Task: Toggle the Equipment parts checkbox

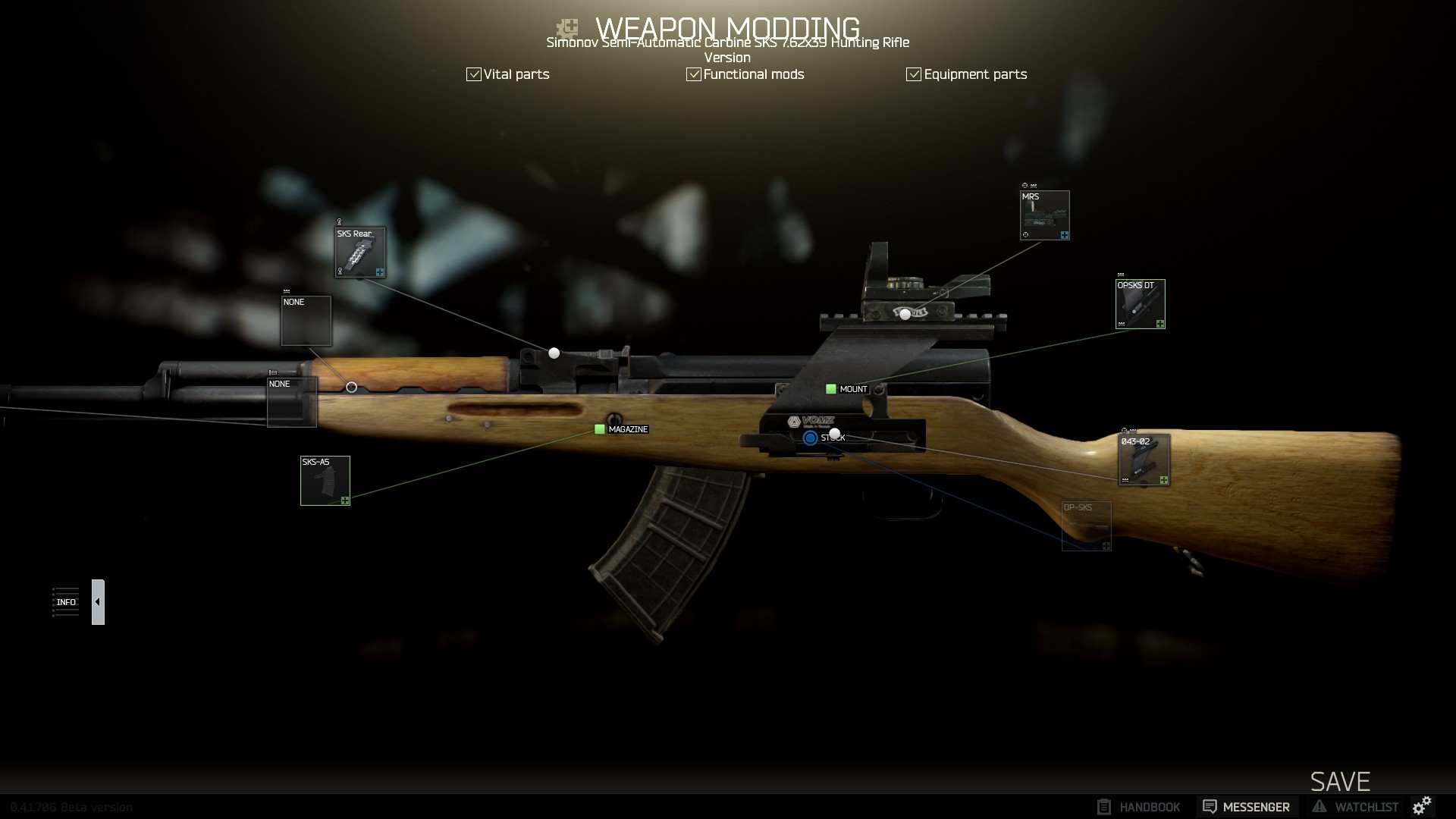Action: 914,74
